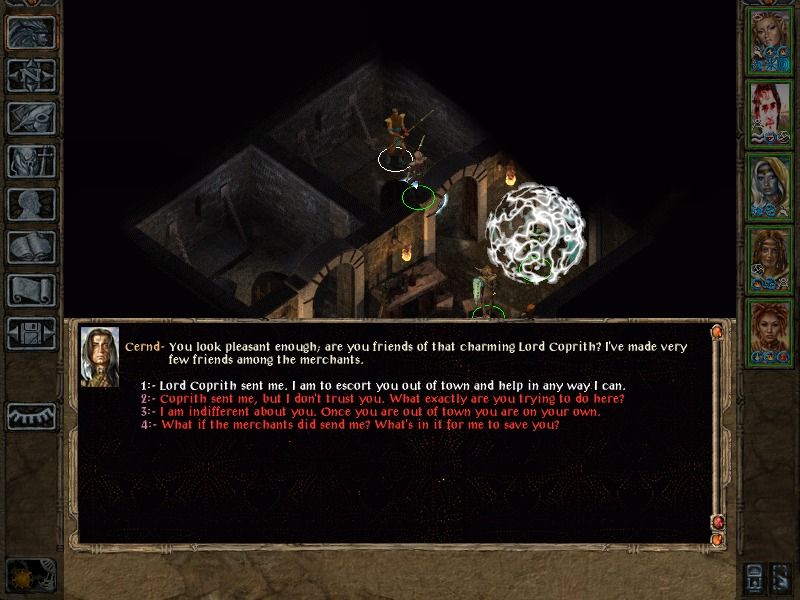
Task: Show the character record with the head-profile button
Action: pos(31,204)
